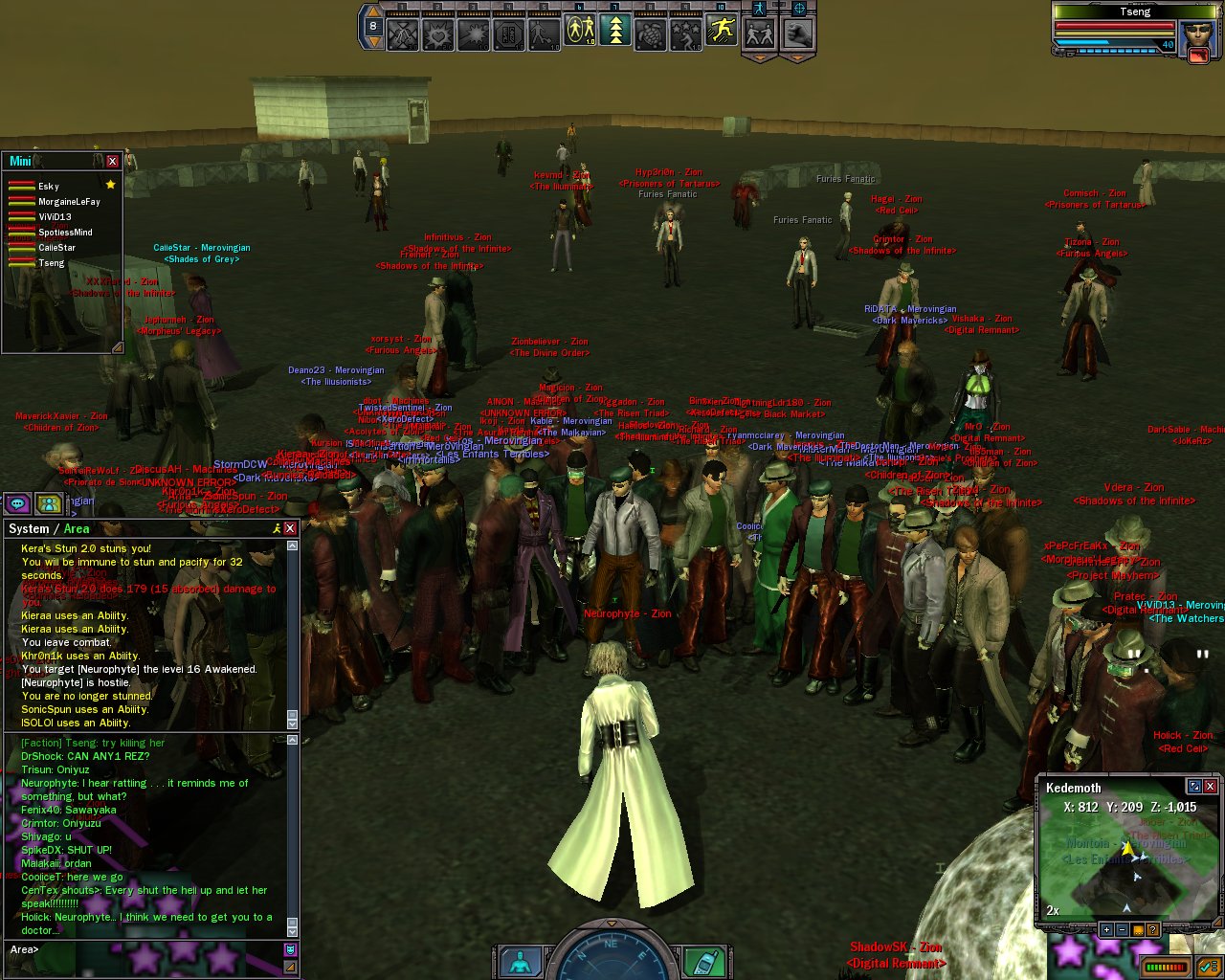
Task: Select Esky in the team list
Action: click(49, 187)
